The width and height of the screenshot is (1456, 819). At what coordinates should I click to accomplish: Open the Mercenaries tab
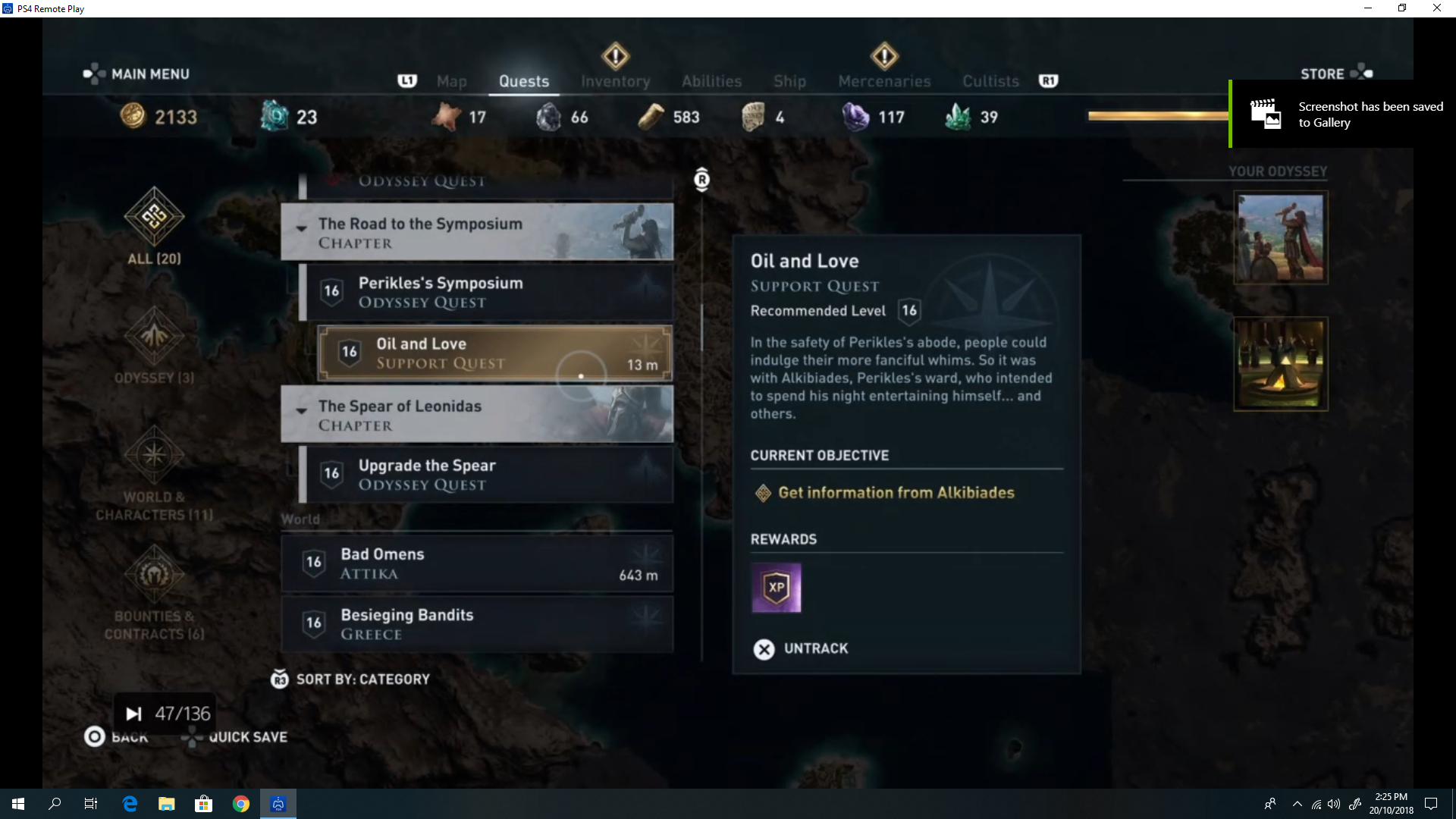click(884, 80)
